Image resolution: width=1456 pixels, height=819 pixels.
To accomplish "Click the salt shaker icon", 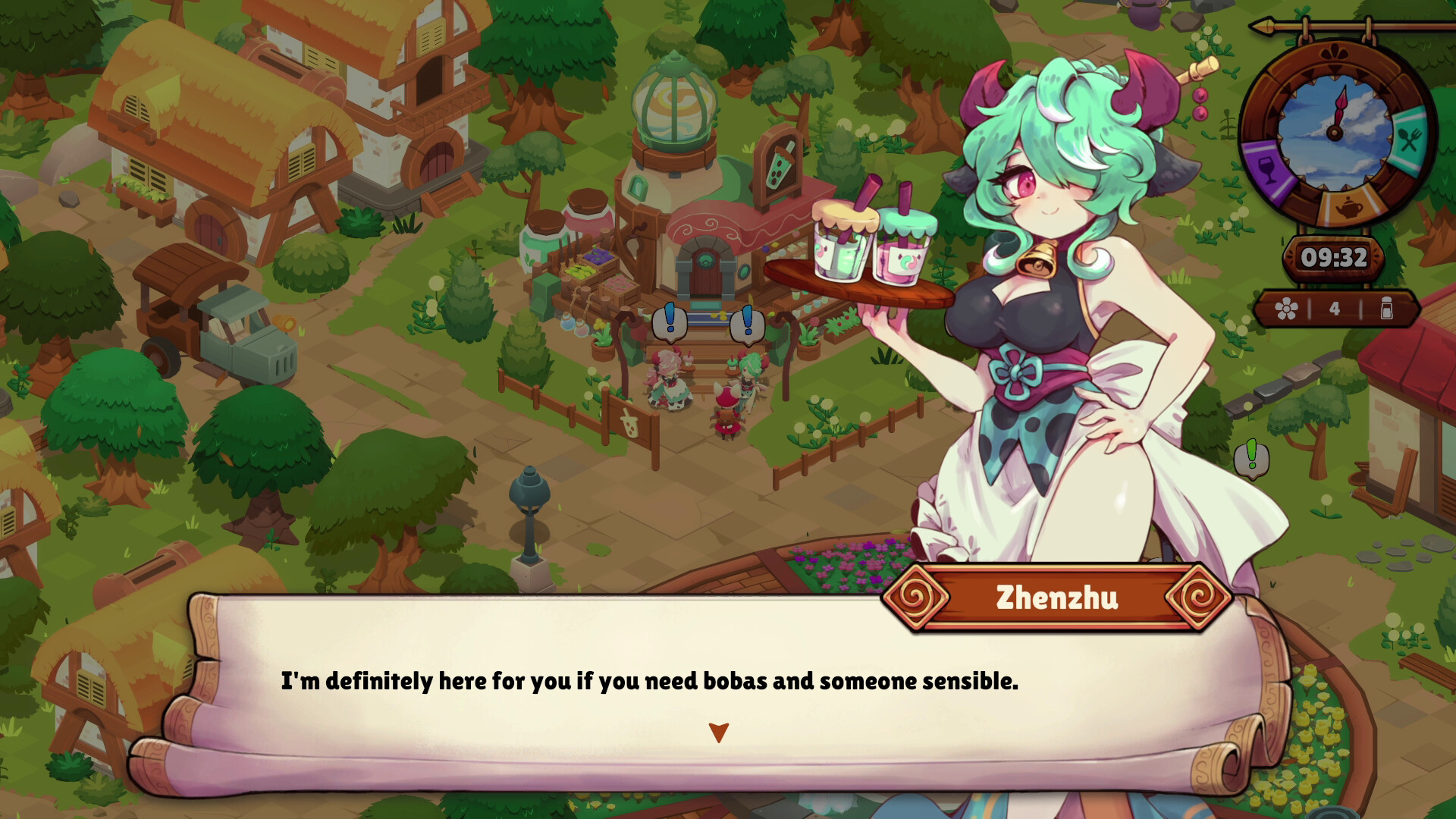I will (x=1386, y=309).
